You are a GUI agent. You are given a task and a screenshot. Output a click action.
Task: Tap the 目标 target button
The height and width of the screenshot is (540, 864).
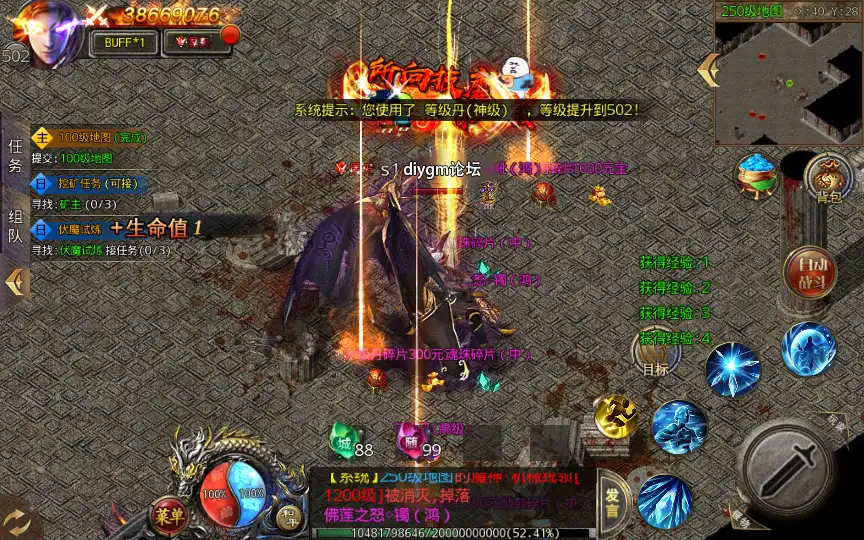point(656,352)
